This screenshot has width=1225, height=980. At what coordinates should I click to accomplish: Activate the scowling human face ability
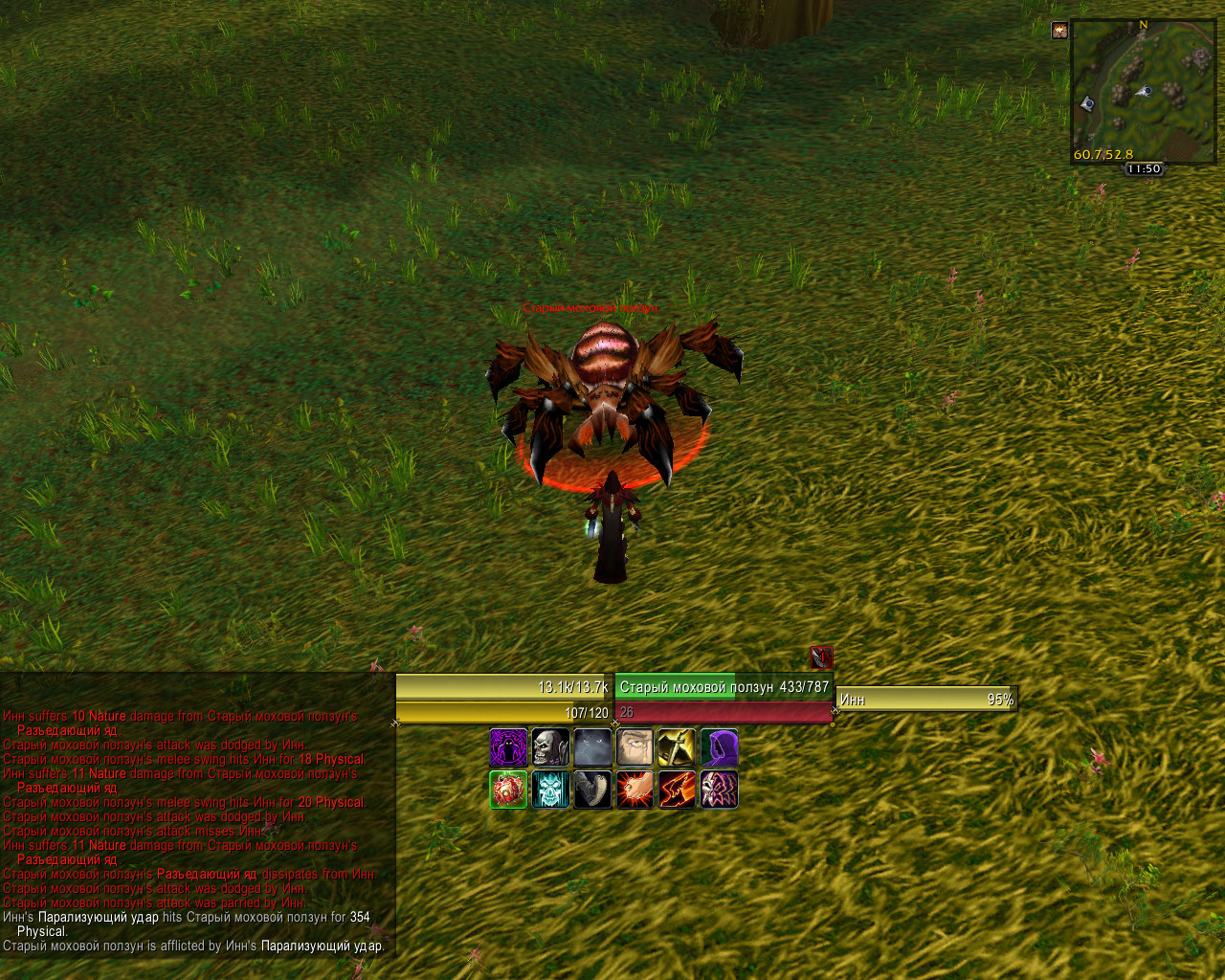635,747
